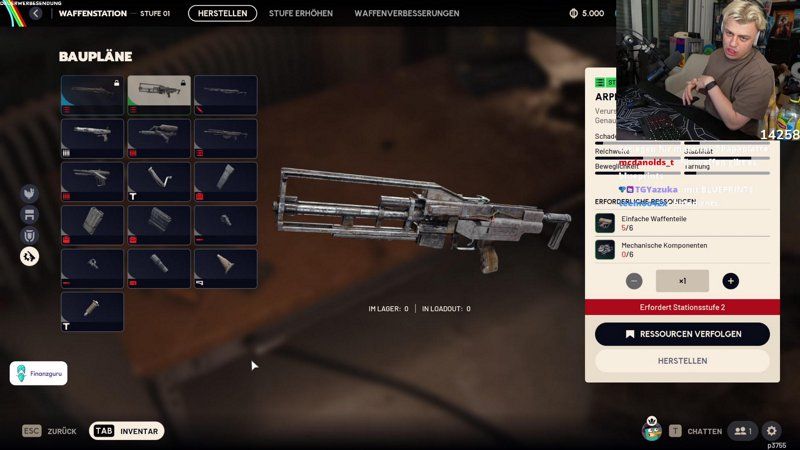This screenshot has height=450, width=800.
Task: Select the highlighted Arpeggio blueprint tile
Action: [159, 94]
